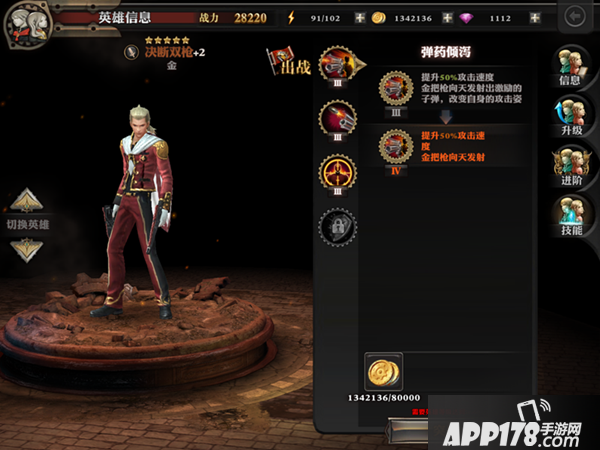Viewport: 600px width, 450px height.
Task: Tap the locked fourth skill slot
Action: click(337, 227)
